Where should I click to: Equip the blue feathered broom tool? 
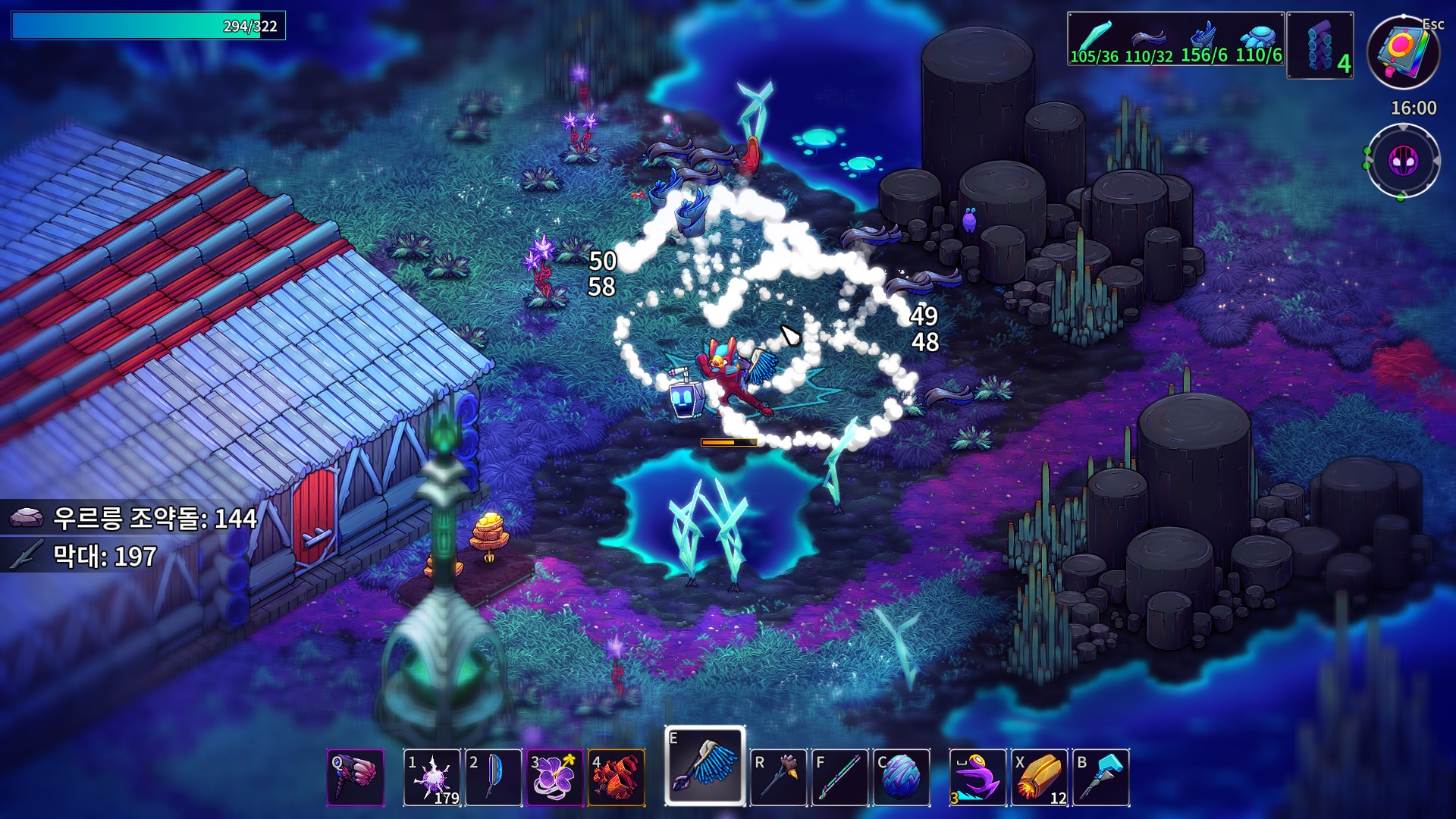coord(705,766)
